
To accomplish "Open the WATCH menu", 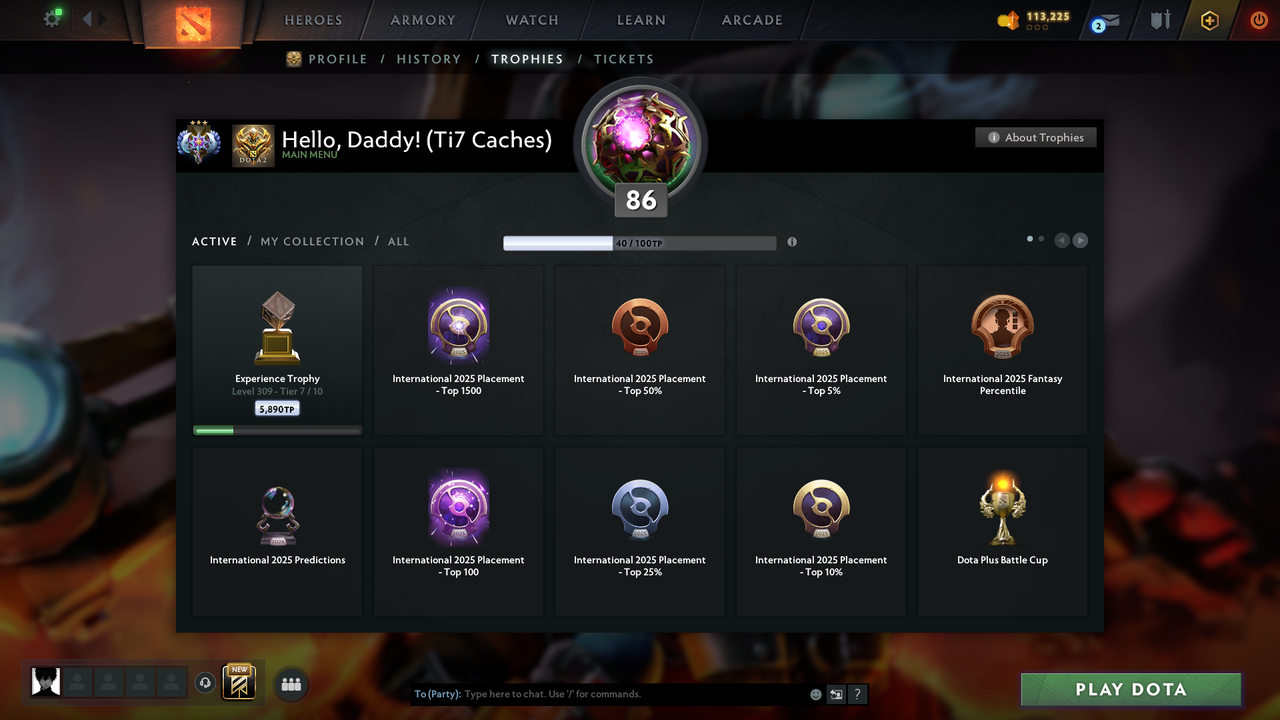I will (x=531, y=19).
